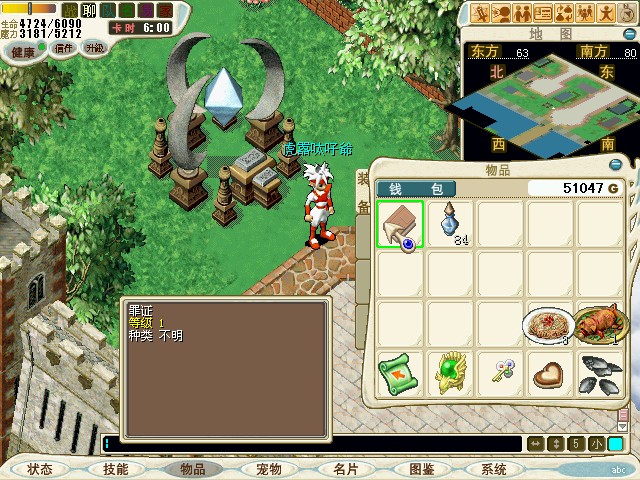This screenshot has width=640, height=480.
Task: Open the 技能 skills menu
Action: click(x=115, y=469)
